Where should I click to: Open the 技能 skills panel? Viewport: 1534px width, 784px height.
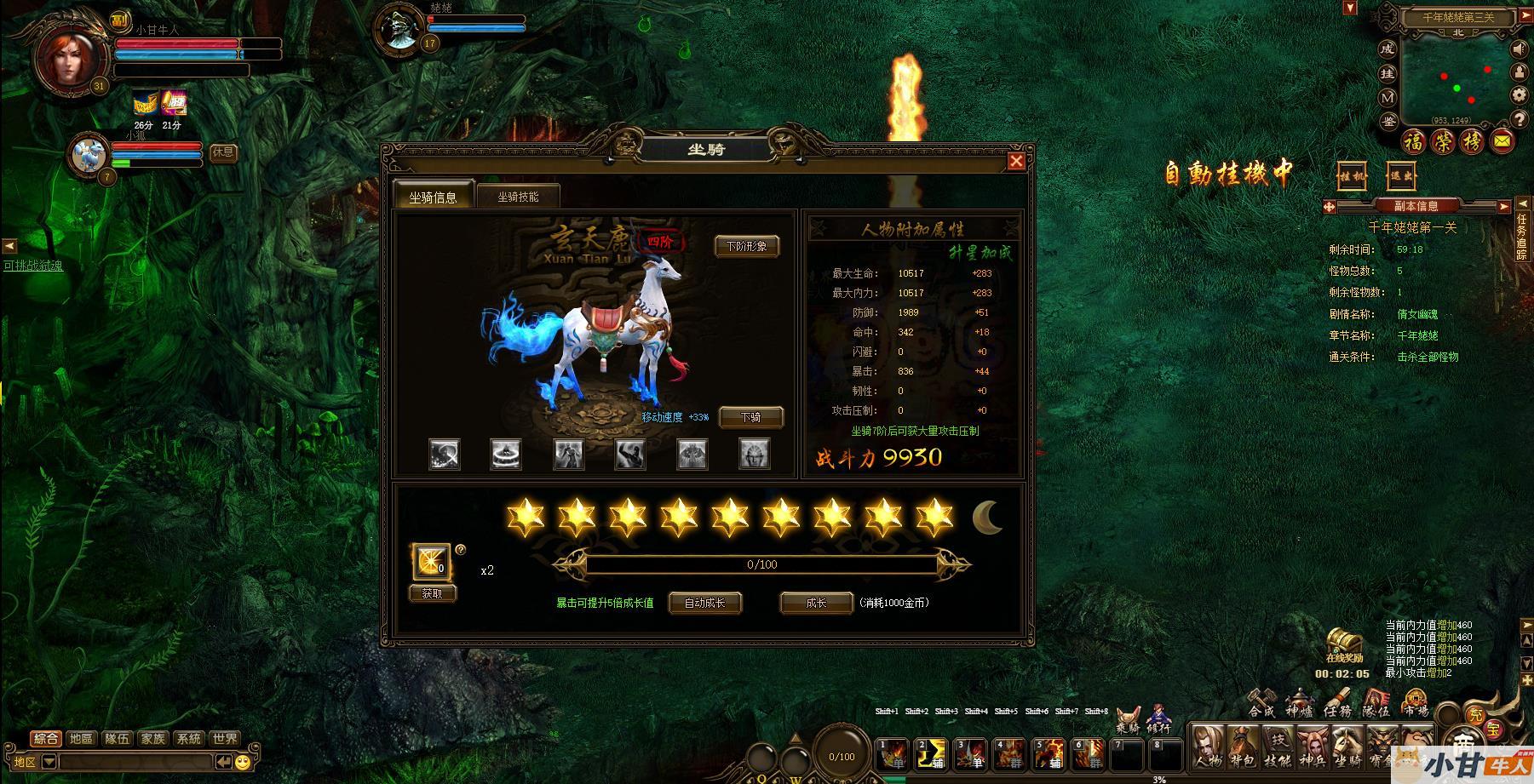1277,746
